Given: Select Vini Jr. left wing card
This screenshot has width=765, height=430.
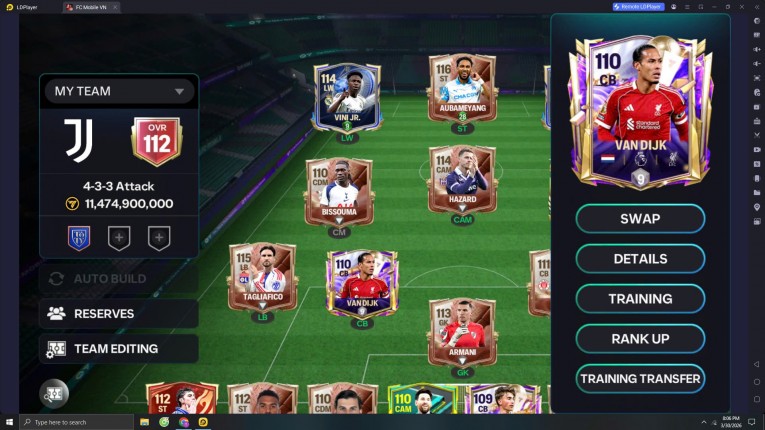Looking at the screenshot, I should 347,98.
